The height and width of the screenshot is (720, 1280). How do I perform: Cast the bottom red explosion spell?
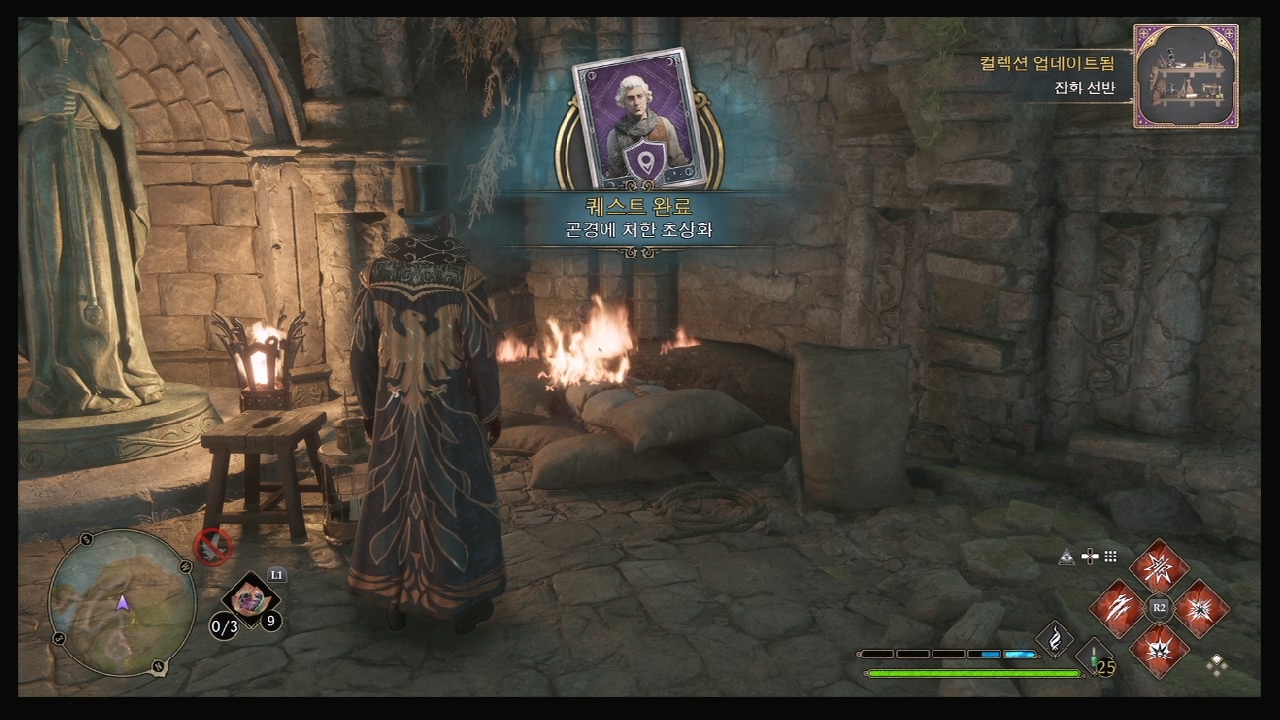pos(1159,649)
